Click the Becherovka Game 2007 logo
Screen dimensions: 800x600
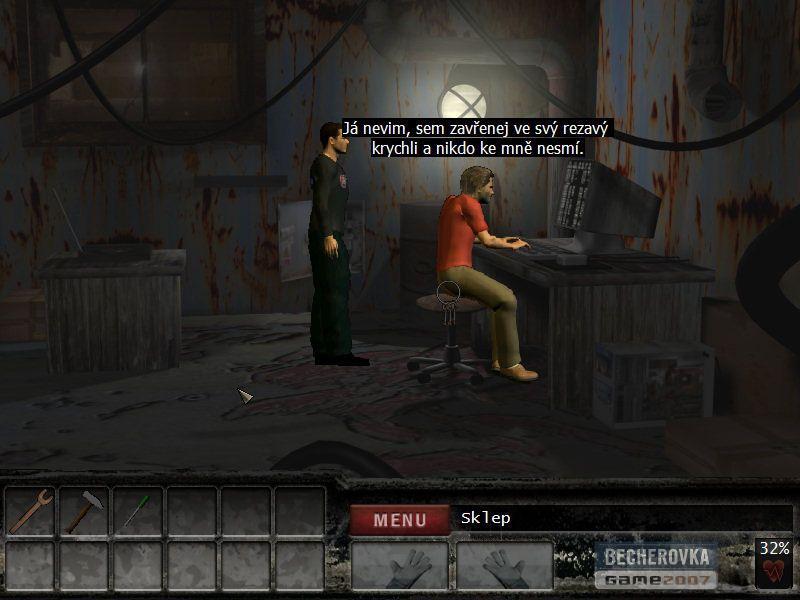pyautogui.click(x=657, y=566)
